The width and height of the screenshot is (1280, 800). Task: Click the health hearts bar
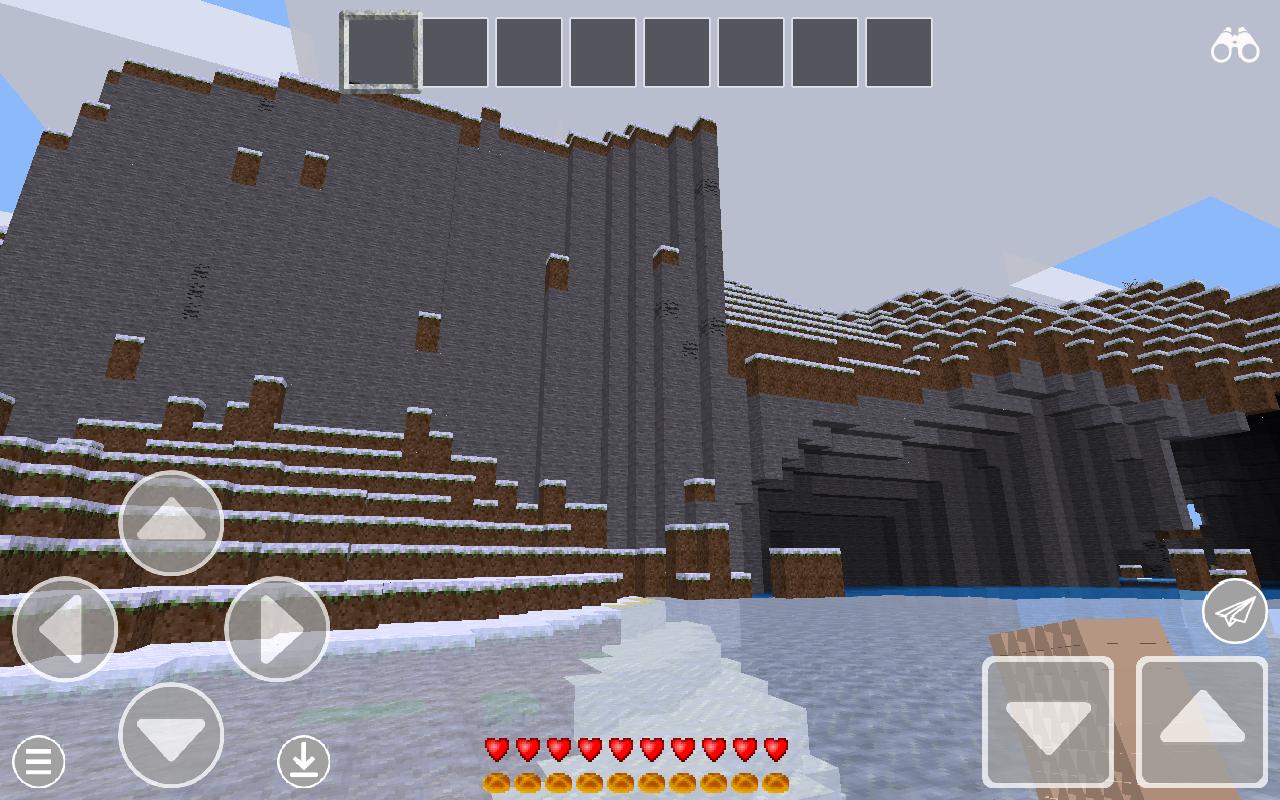coord(635,747)
